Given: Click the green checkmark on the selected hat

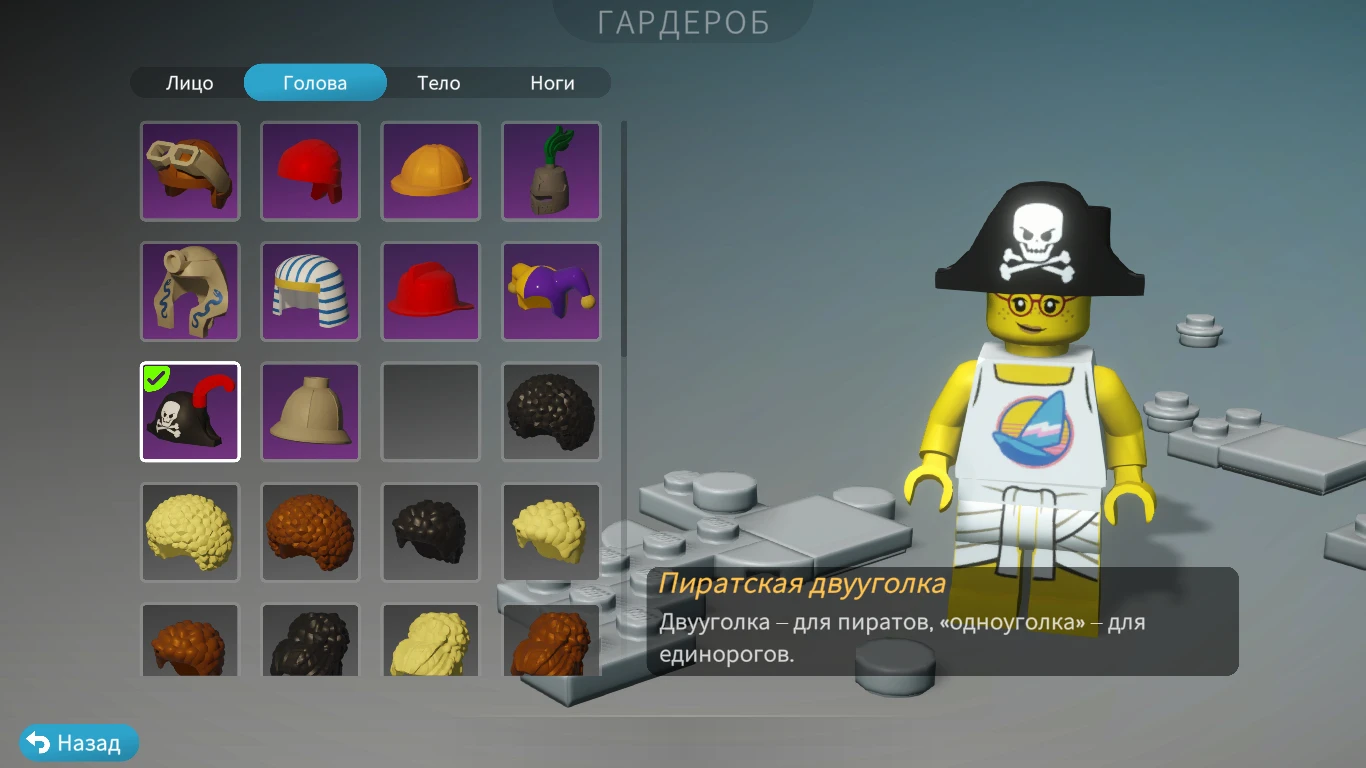Looking at the screenshot, I should pyautogui.click(x=155, y=378).
